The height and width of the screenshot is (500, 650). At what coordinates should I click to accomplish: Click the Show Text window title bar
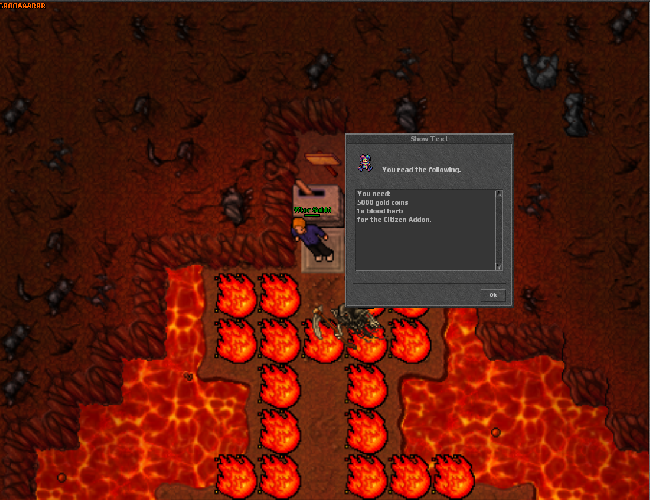pyautogui.click(x=428, y=140)
